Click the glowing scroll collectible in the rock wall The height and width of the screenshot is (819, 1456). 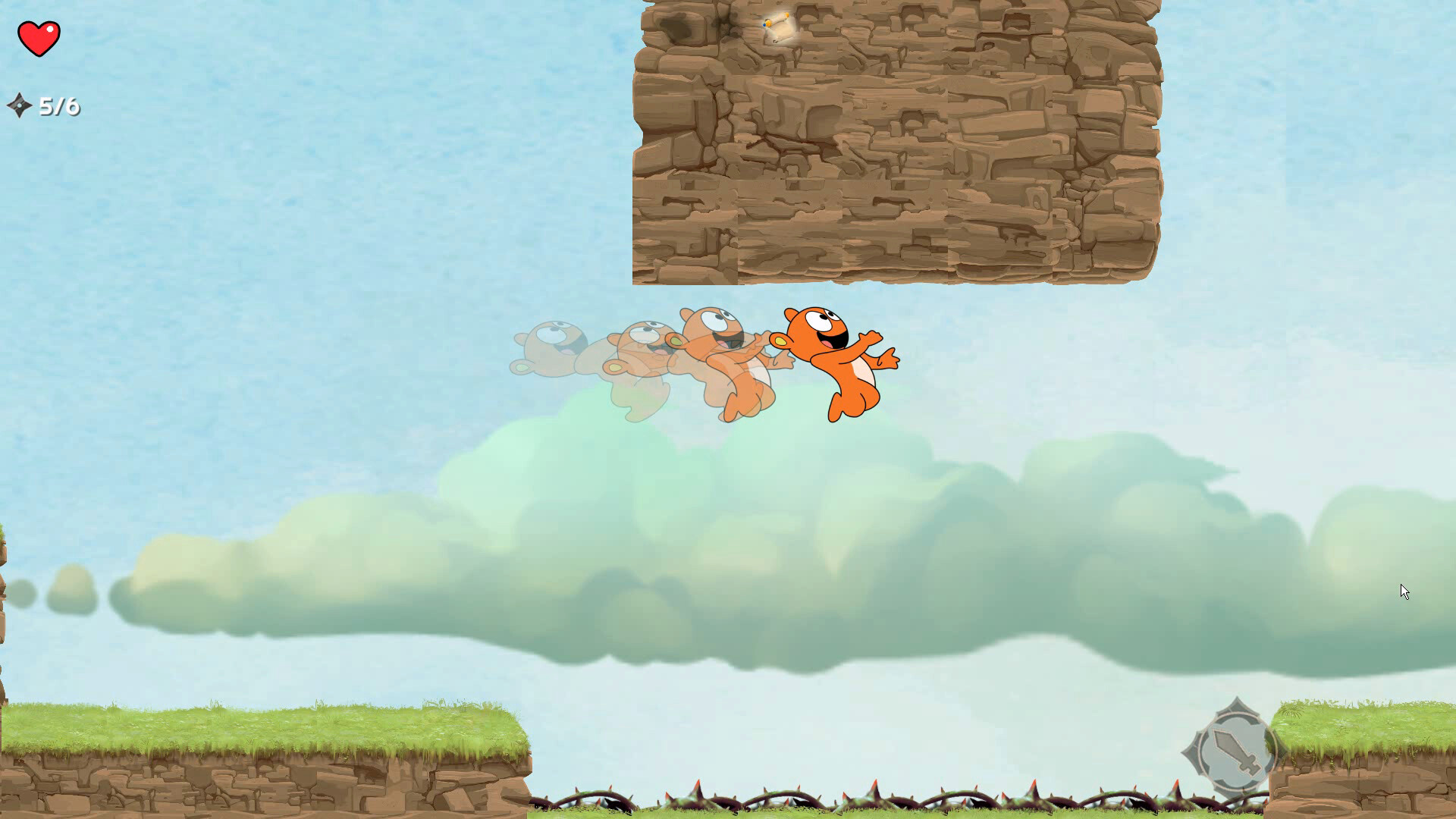click(777, 27)
